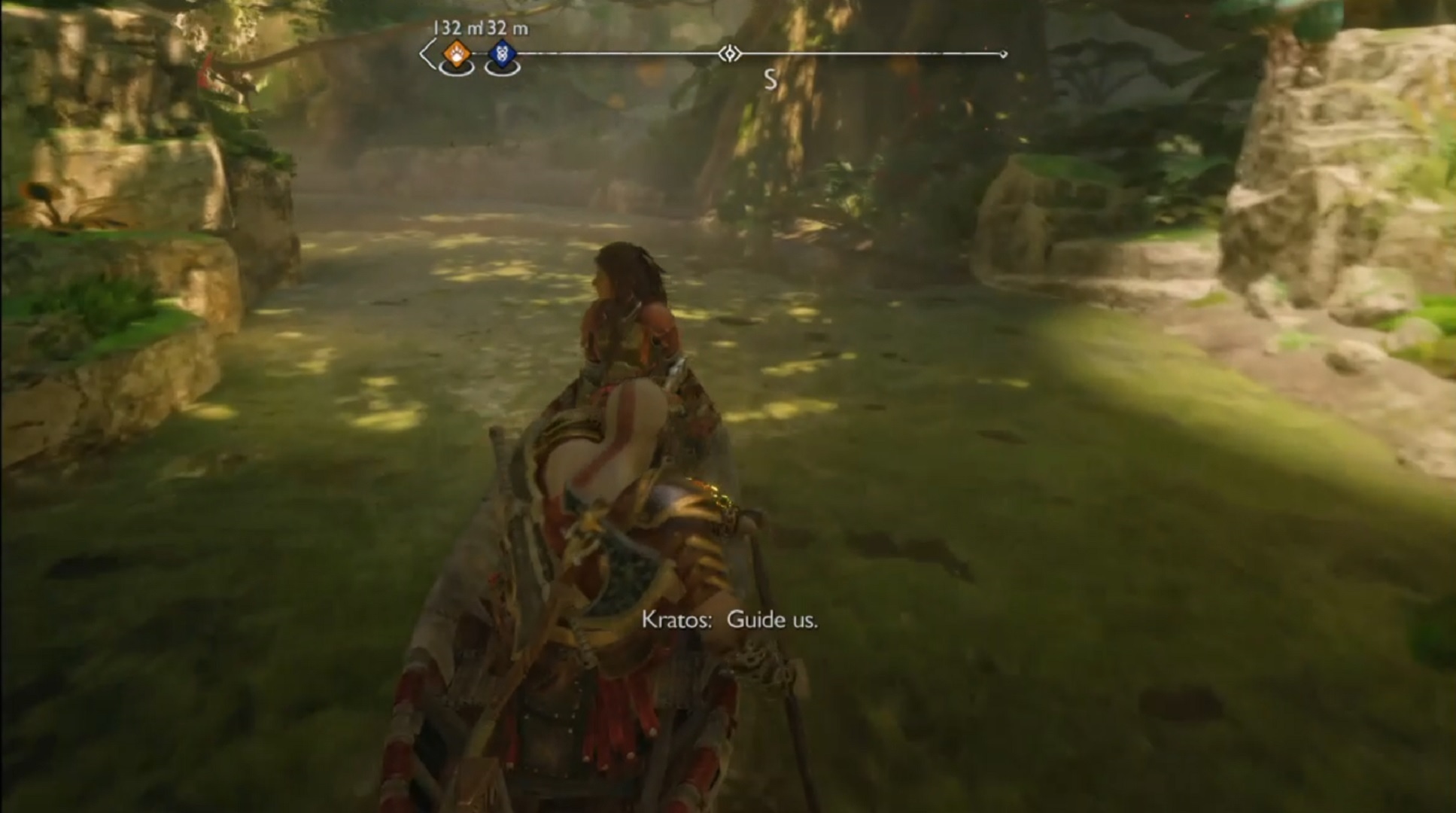1456x813 pixels.
Task: Select the orange paw print quest marker
Action: click(457, 53)
